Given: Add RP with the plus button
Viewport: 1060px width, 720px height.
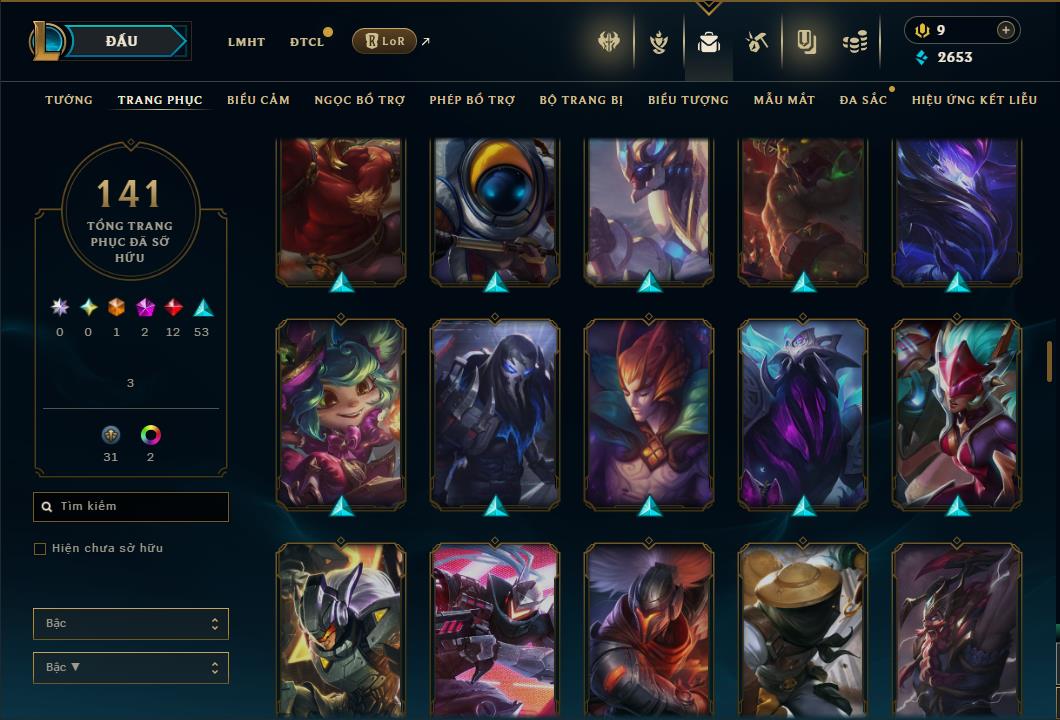Looking at the screenshot, I should 1005,30.
